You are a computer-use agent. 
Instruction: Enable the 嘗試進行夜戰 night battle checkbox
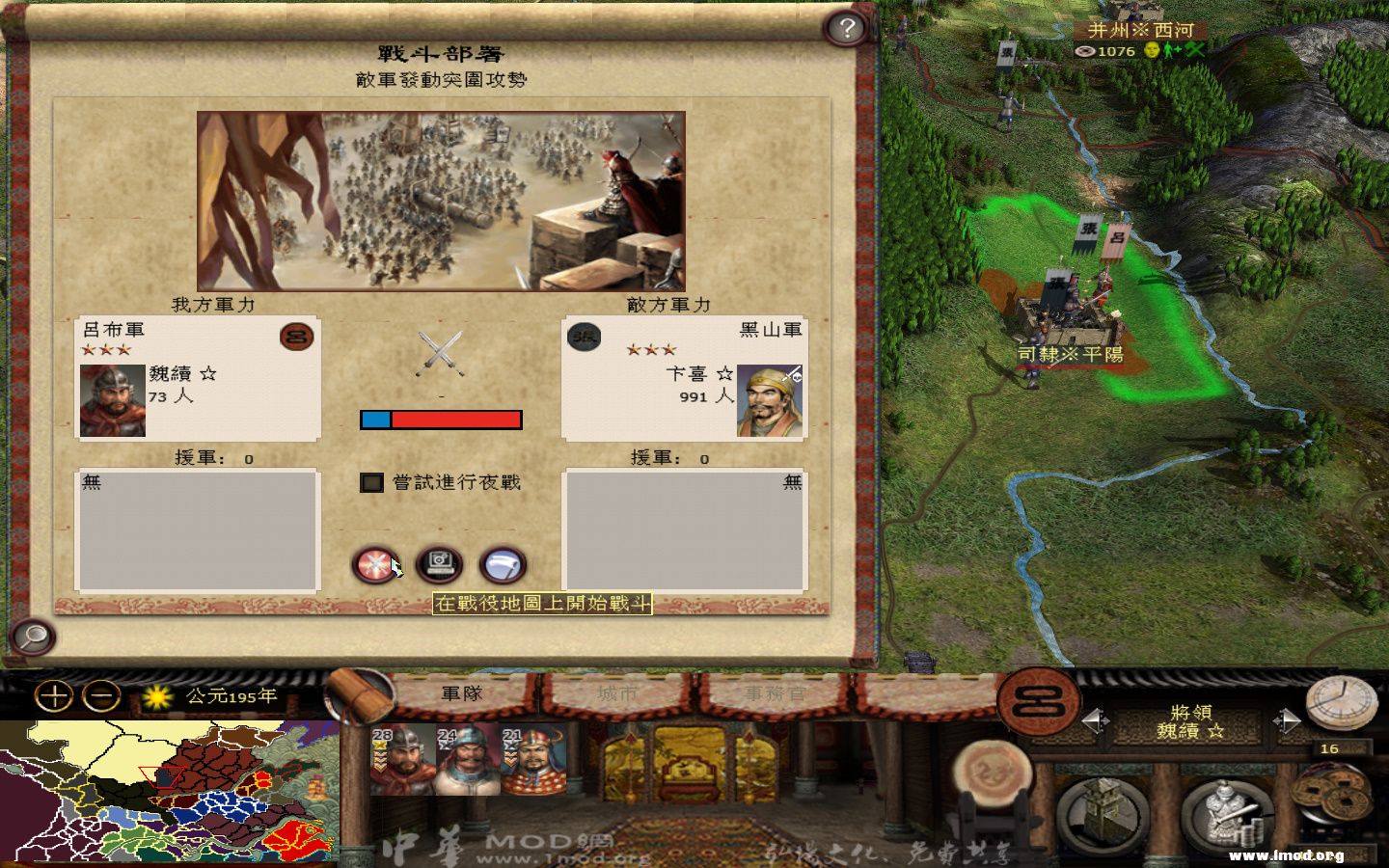[371, 482]
